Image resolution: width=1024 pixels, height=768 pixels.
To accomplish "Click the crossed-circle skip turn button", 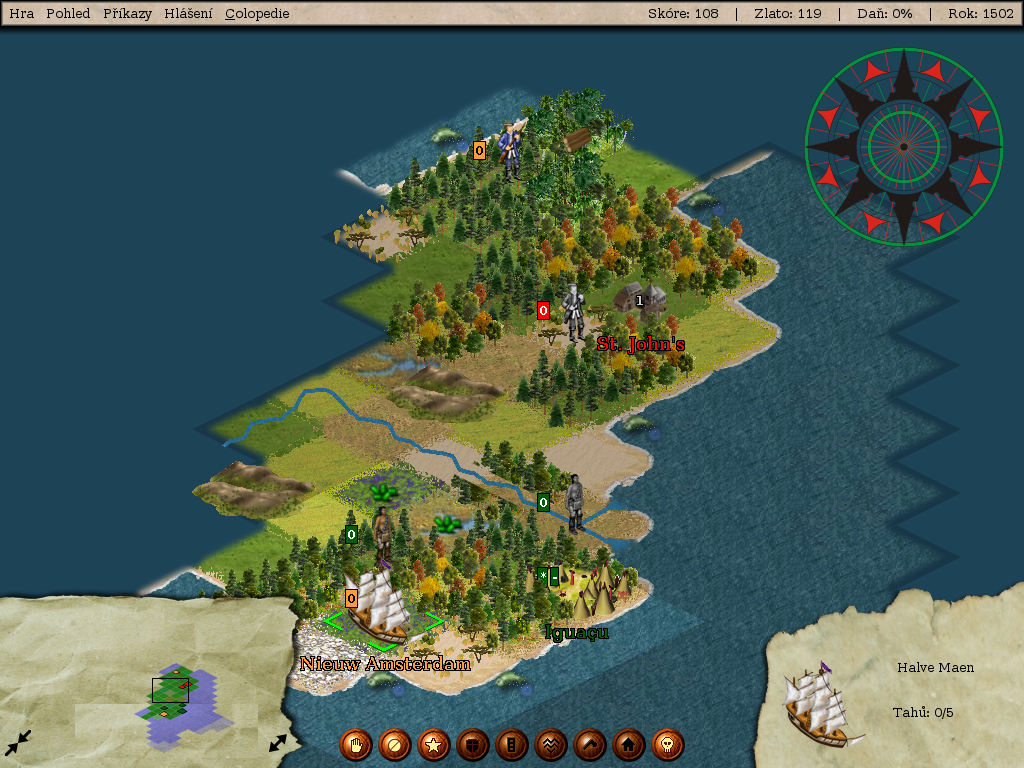I will click(394, 744).
